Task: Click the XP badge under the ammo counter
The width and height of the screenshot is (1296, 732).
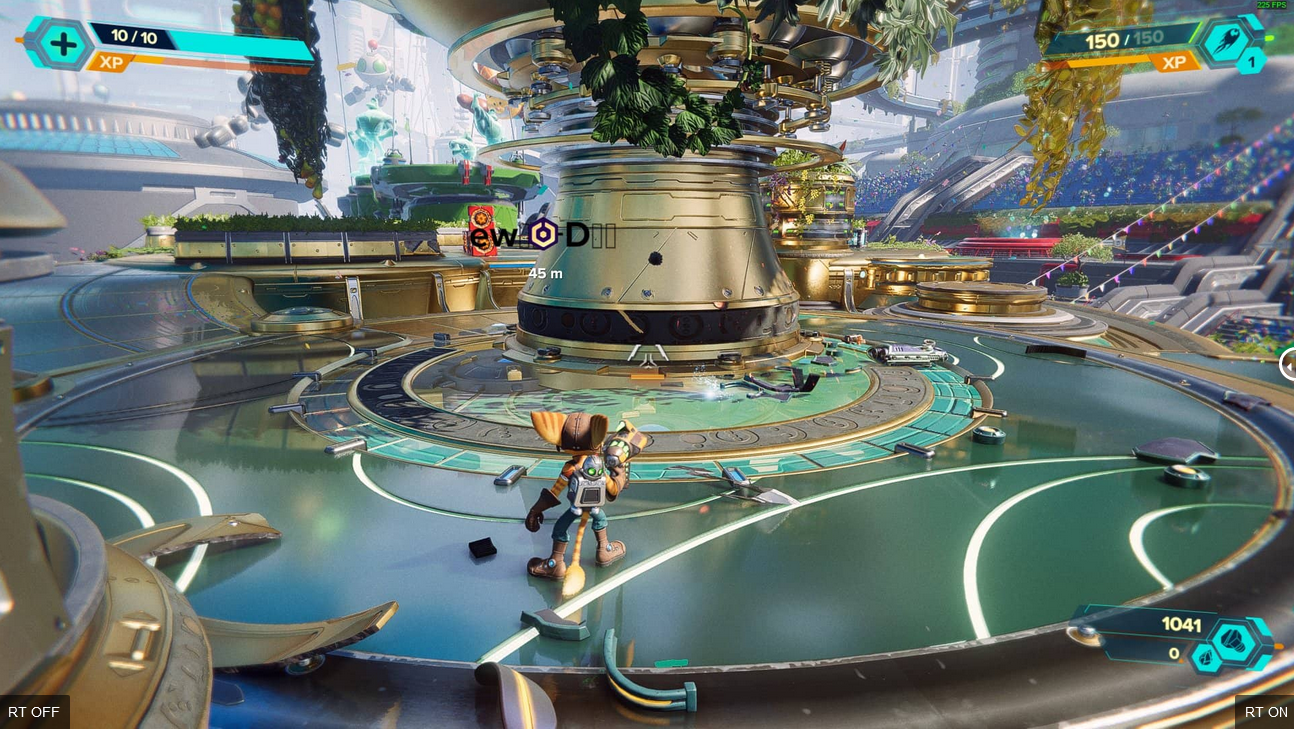Action: tap(1174, 62)
